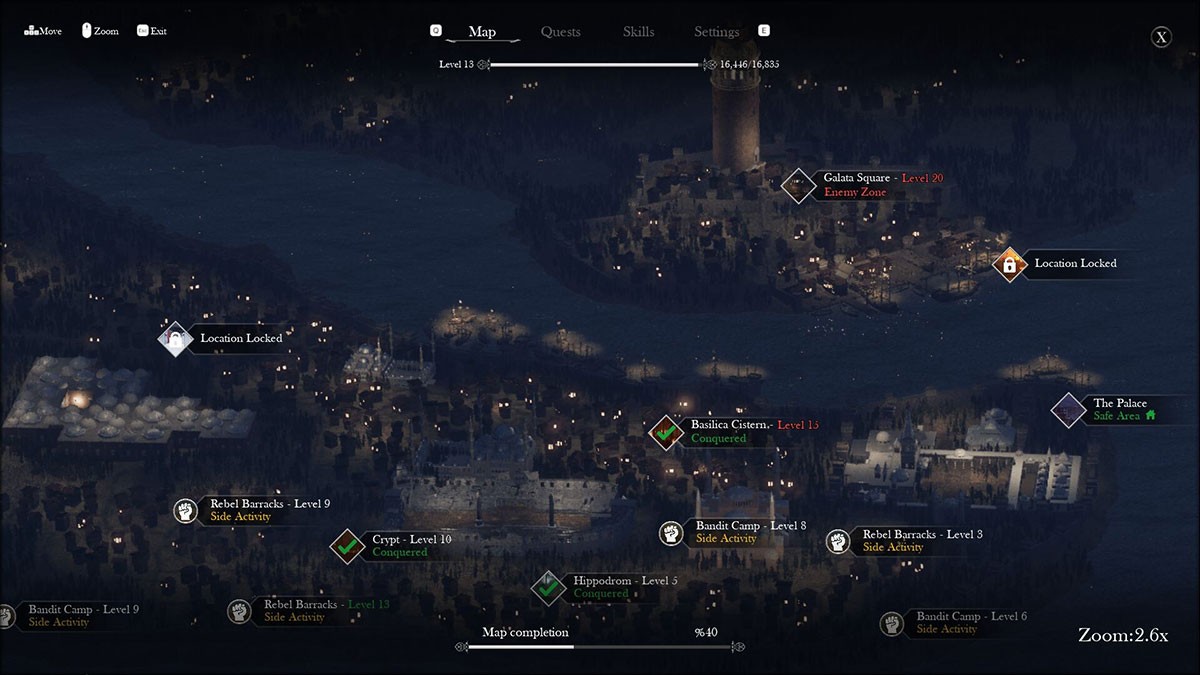This screenshot has width=1200, height=675.
Task: Pick the Rebel Barracks Level 9 marker
Action: [x=184, y=510]
